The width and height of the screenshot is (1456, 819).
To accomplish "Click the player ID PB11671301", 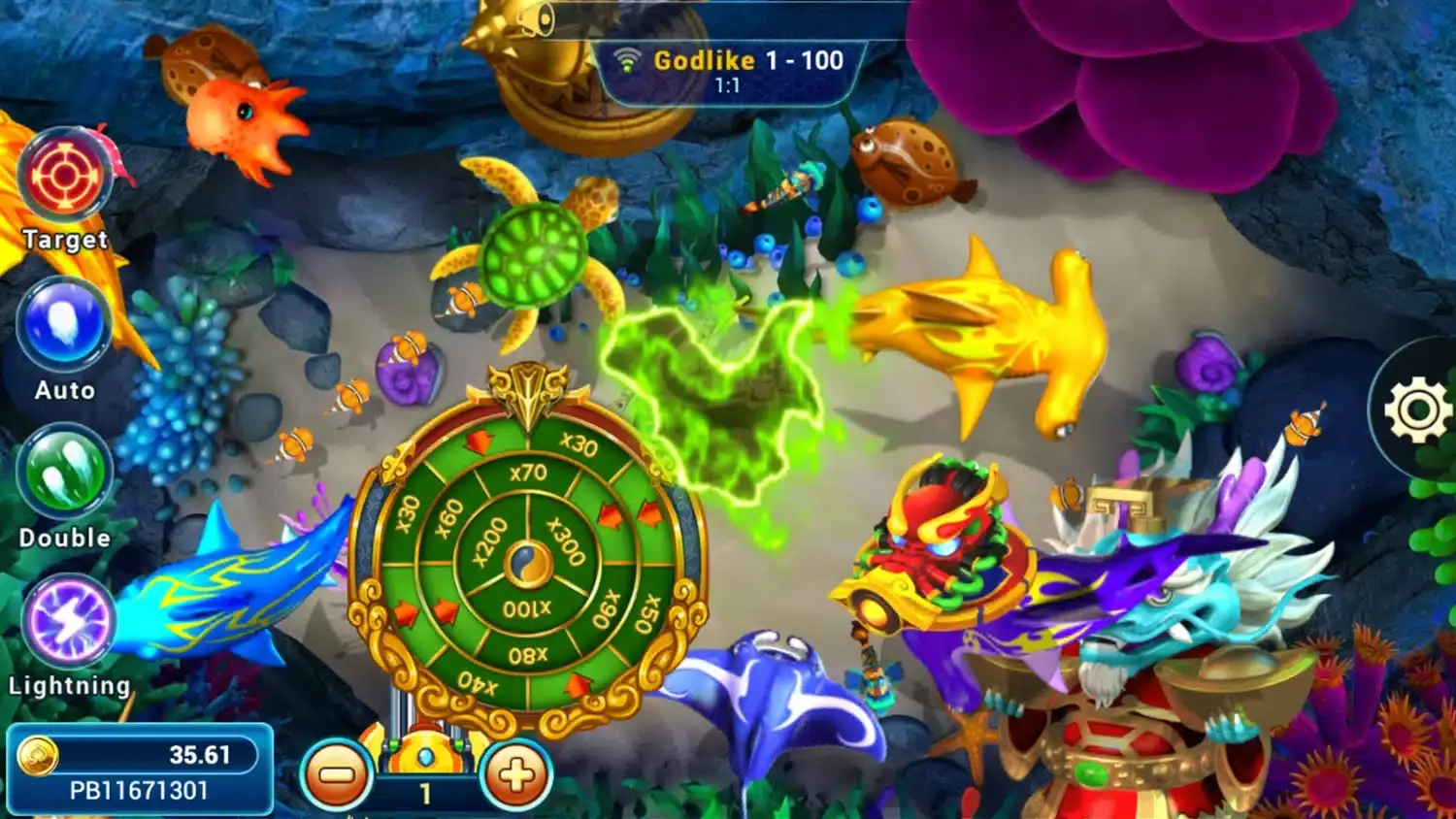I will coord(136,789).
